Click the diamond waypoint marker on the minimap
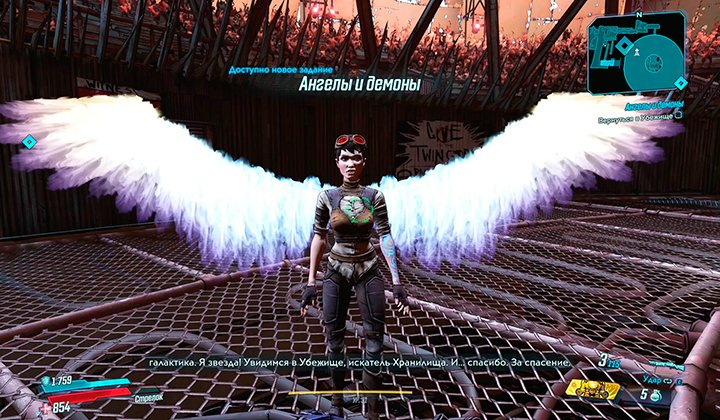Image resolution: width=720 pixels, height=420 pixels. [625, 45]
